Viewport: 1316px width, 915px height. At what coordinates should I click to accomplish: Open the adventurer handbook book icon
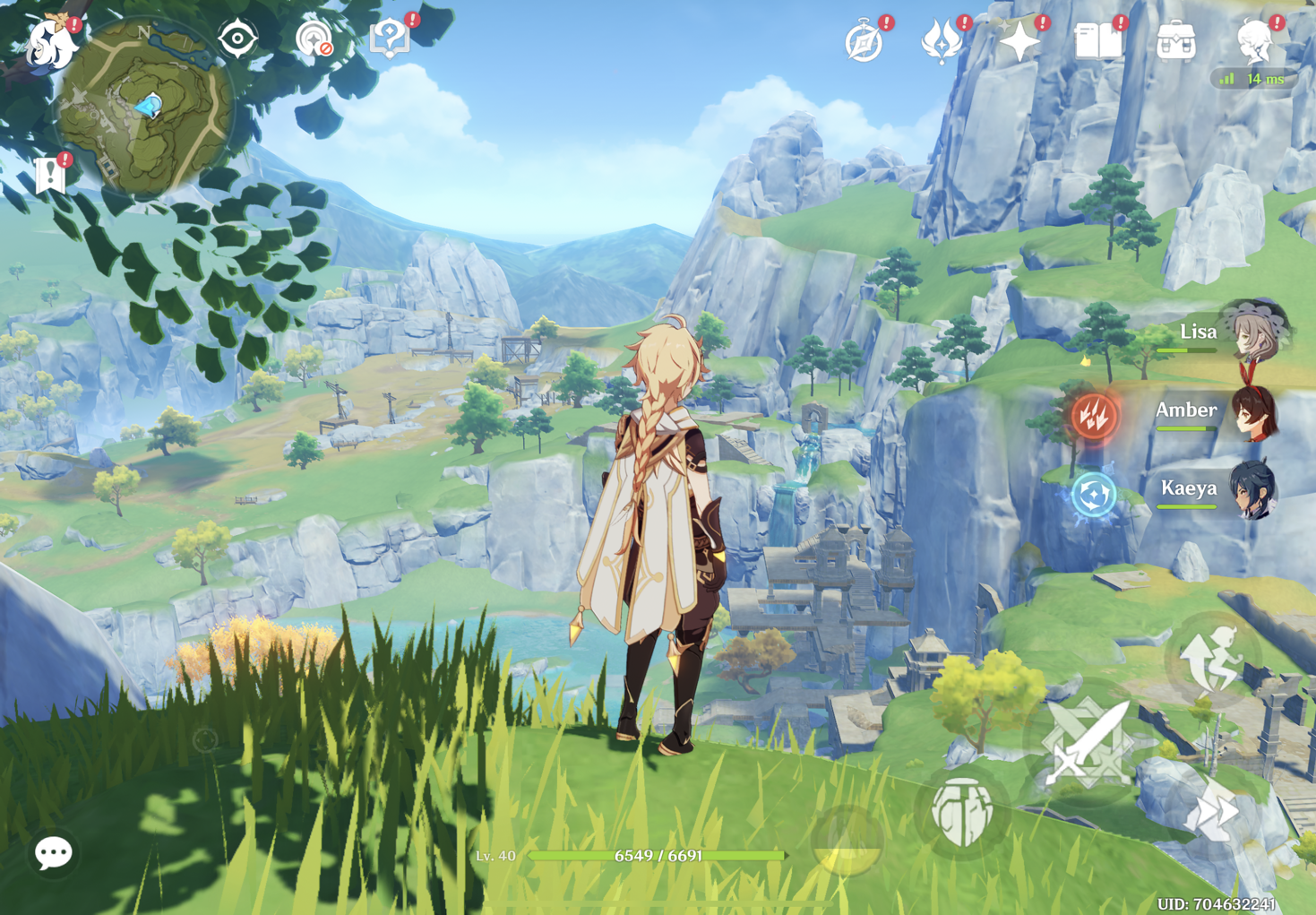click(1097, 41)
